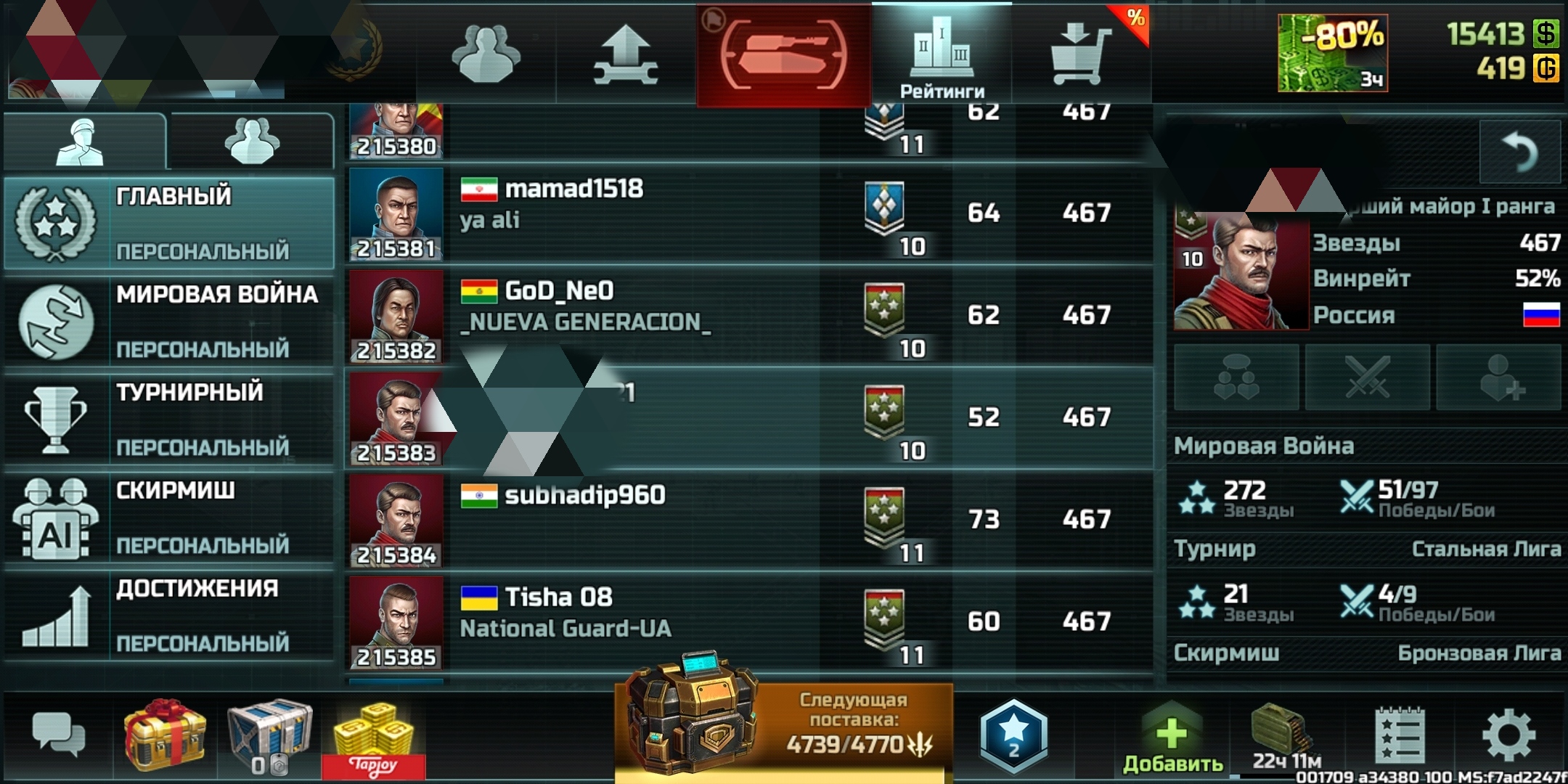The height and width of the screenshot is (784, 1568).
Task: Select the red tank battle button
Action: (784, 54)
